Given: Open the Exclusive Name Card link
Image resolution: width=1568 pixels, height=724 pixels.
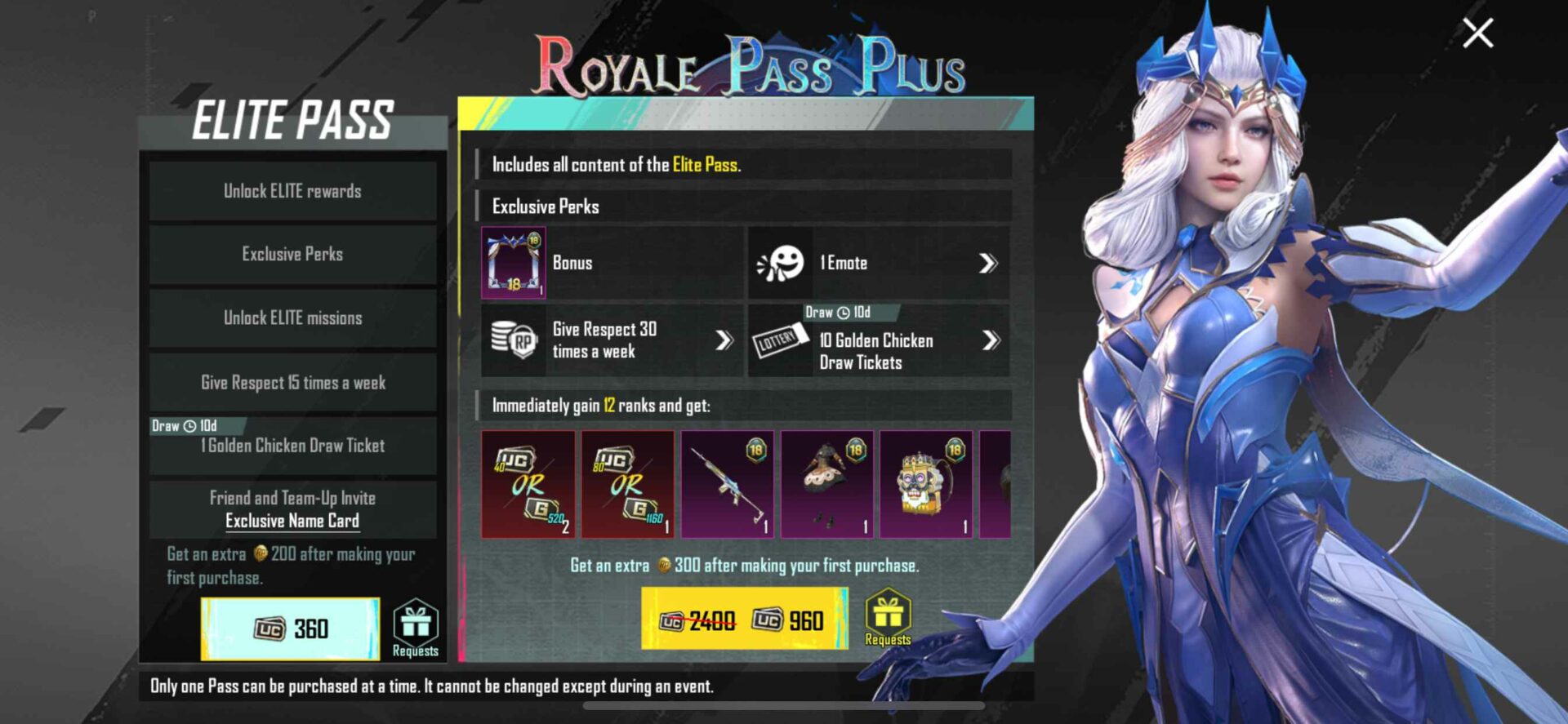Looking at the screenshot, I should [292, 521].
